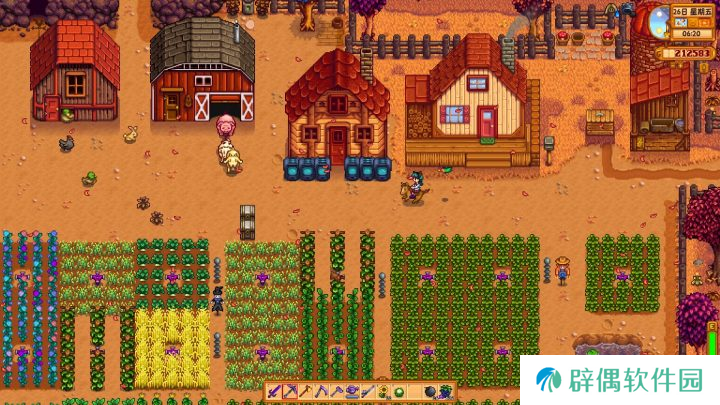This screenshot has width=720, height=405.
Task: Choose the highlighted pickaxe slot
Action: [290, 392]
